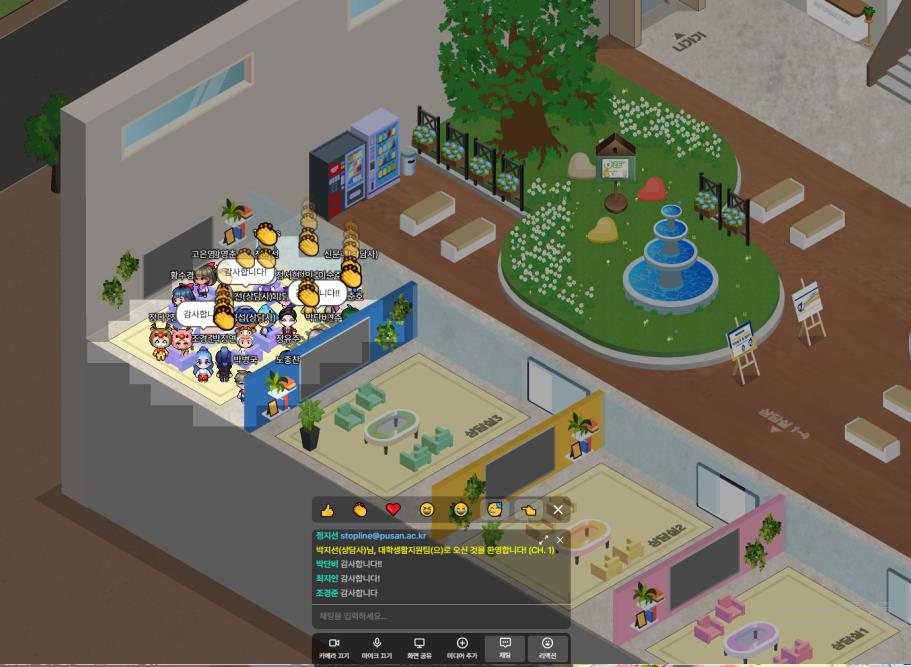This screenshot has height=667, width=911.
Task: Send the thumbs-up reaction
Action: (327, 510)
